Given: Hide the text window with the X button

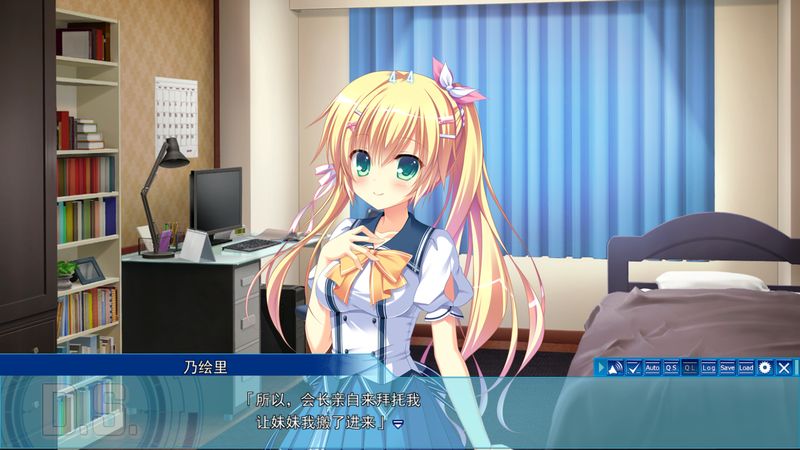Looking at the screenshot, I should click(x=784, y=367).
